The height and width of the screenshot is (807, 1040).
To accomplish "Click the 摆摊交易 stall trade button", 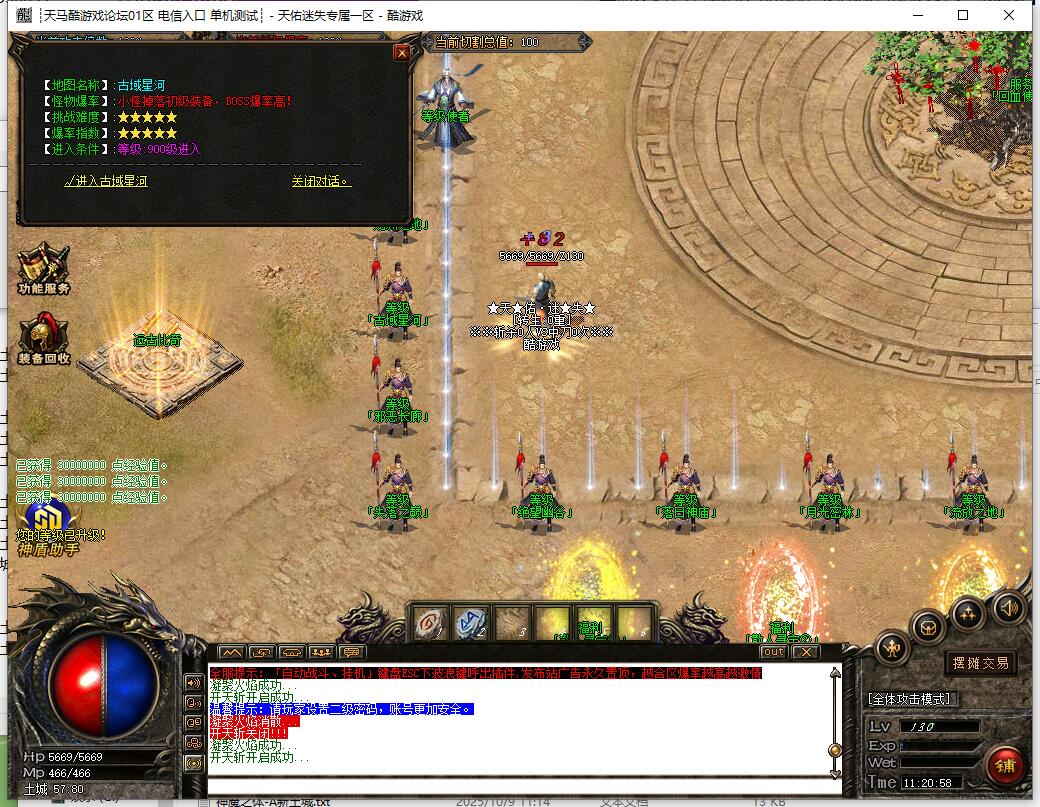I will coord(979,662).
